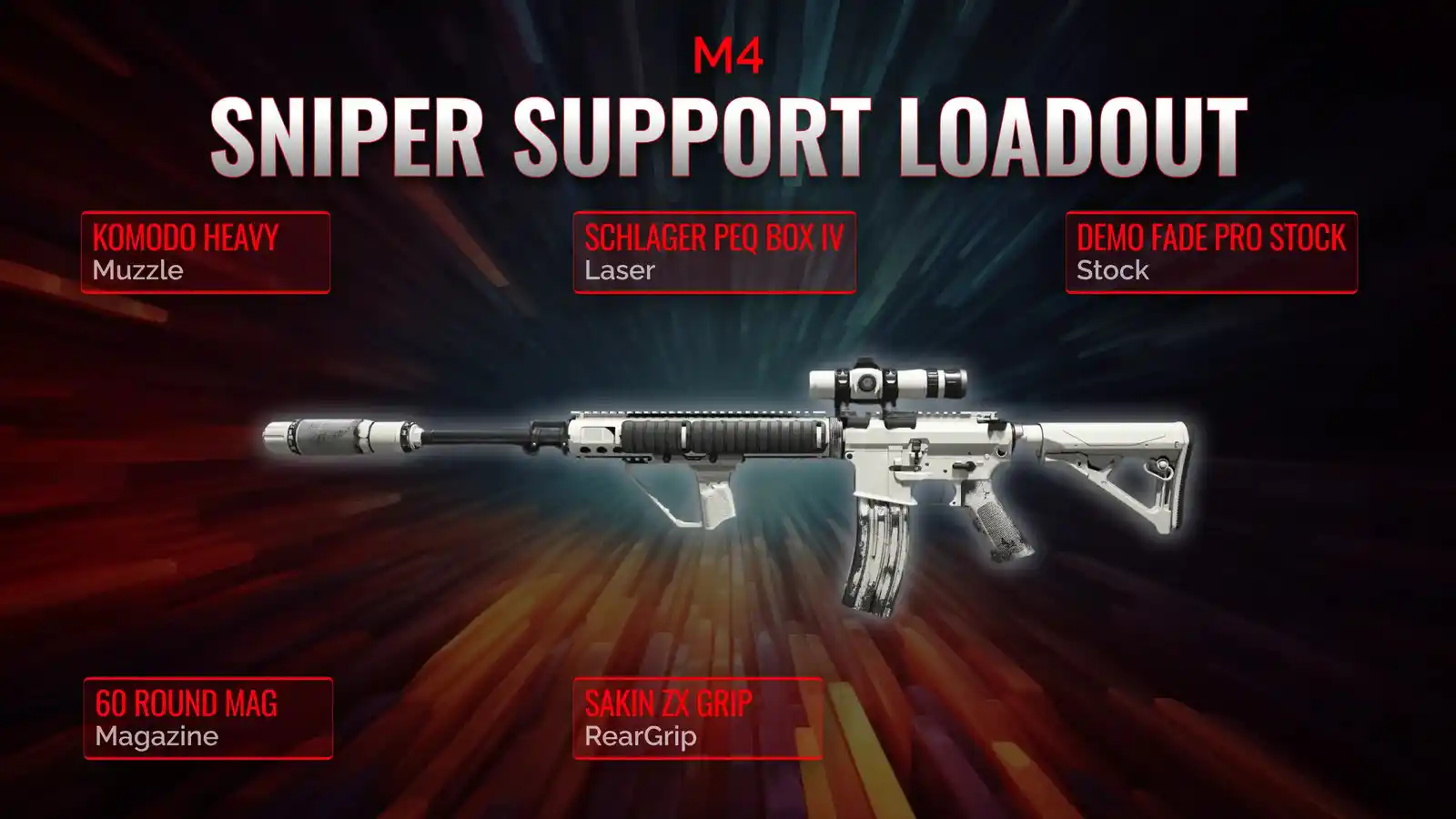This screenshot has height=819, width=1456.
Task: Choose the Schlager PEQ Box IV laser box
Action: [714, 252]
